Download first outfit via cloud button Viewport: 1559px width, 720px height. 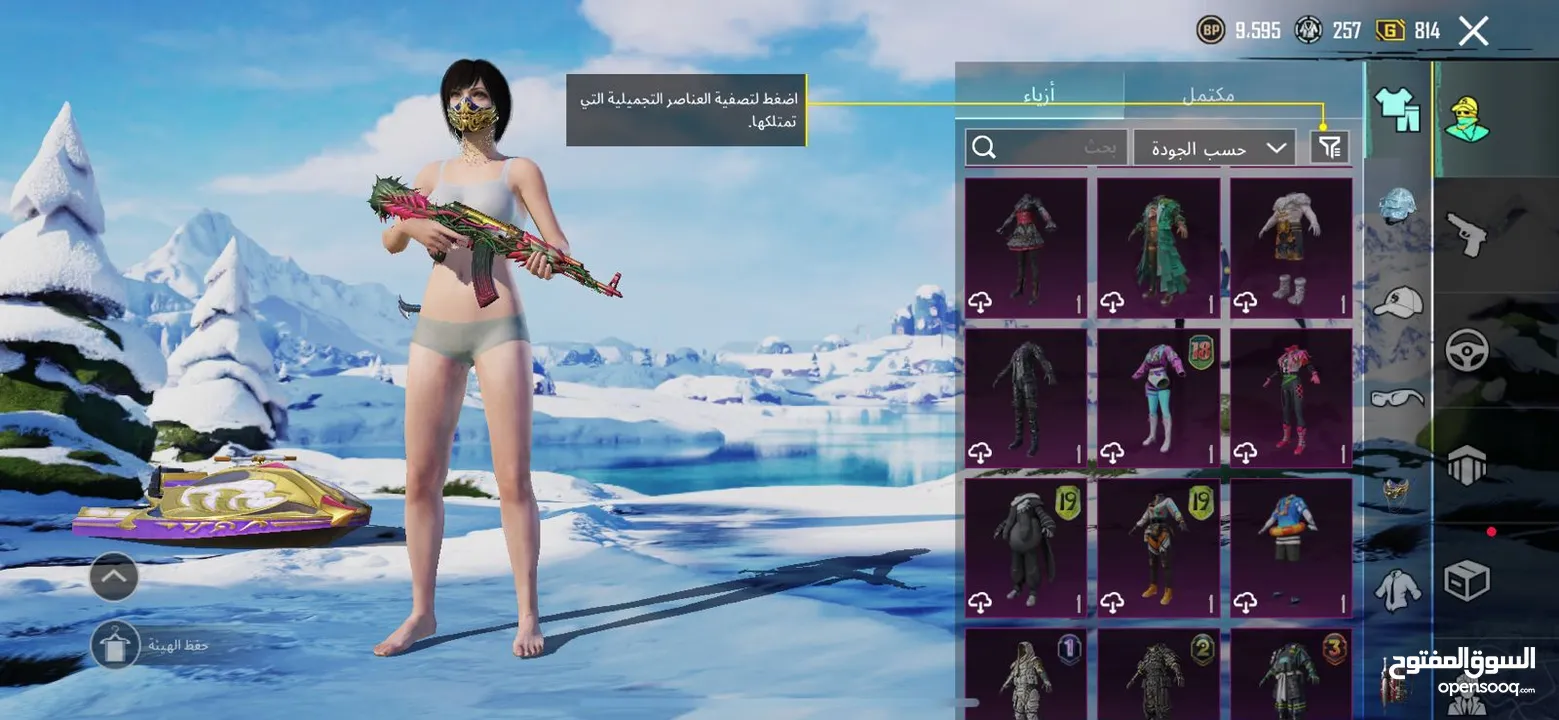[x=981, y=300]
